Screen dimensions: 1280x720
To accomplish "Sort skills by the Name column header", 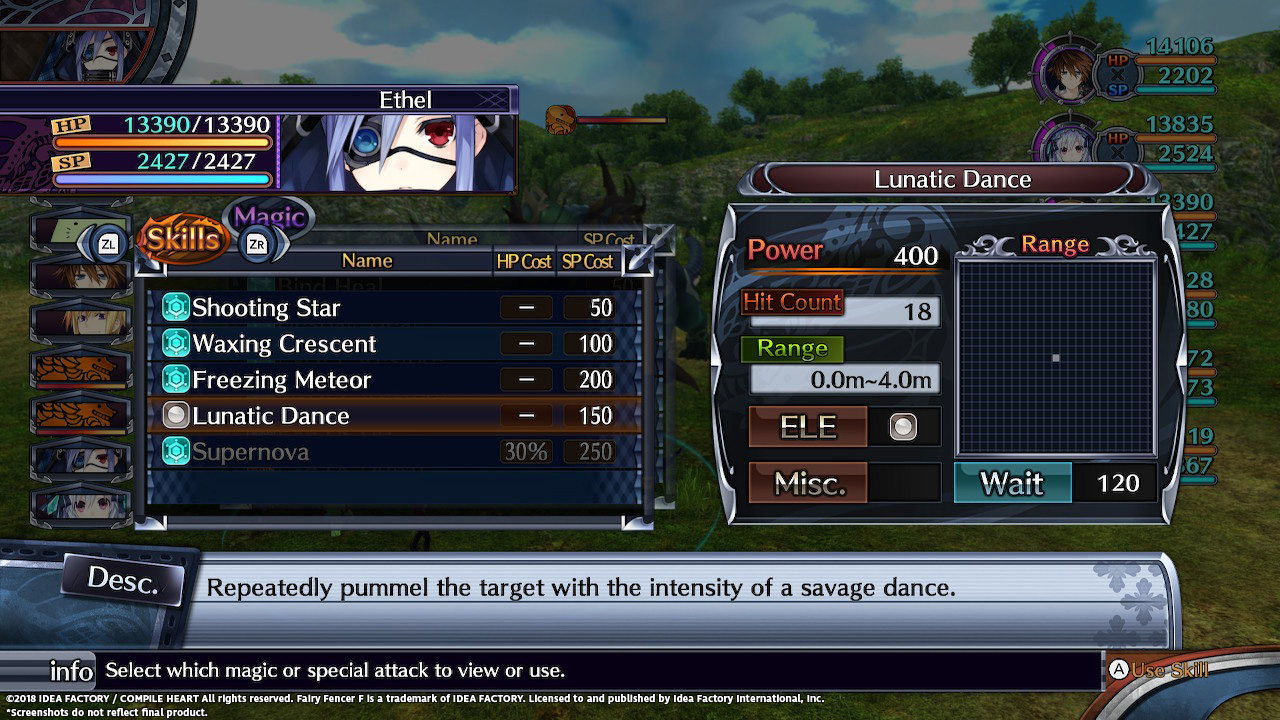I will 367,261.
